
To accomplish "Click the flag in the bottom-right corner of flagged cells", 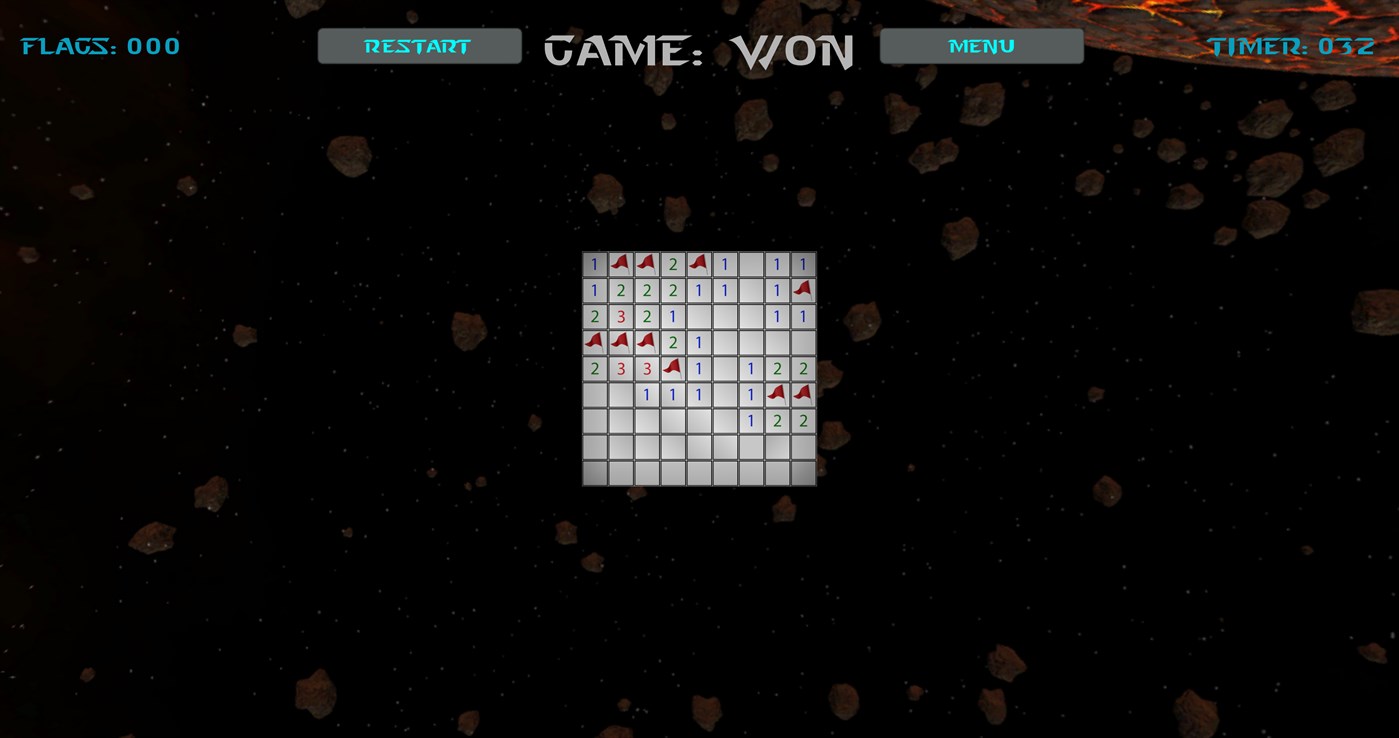I will (802, 393).
